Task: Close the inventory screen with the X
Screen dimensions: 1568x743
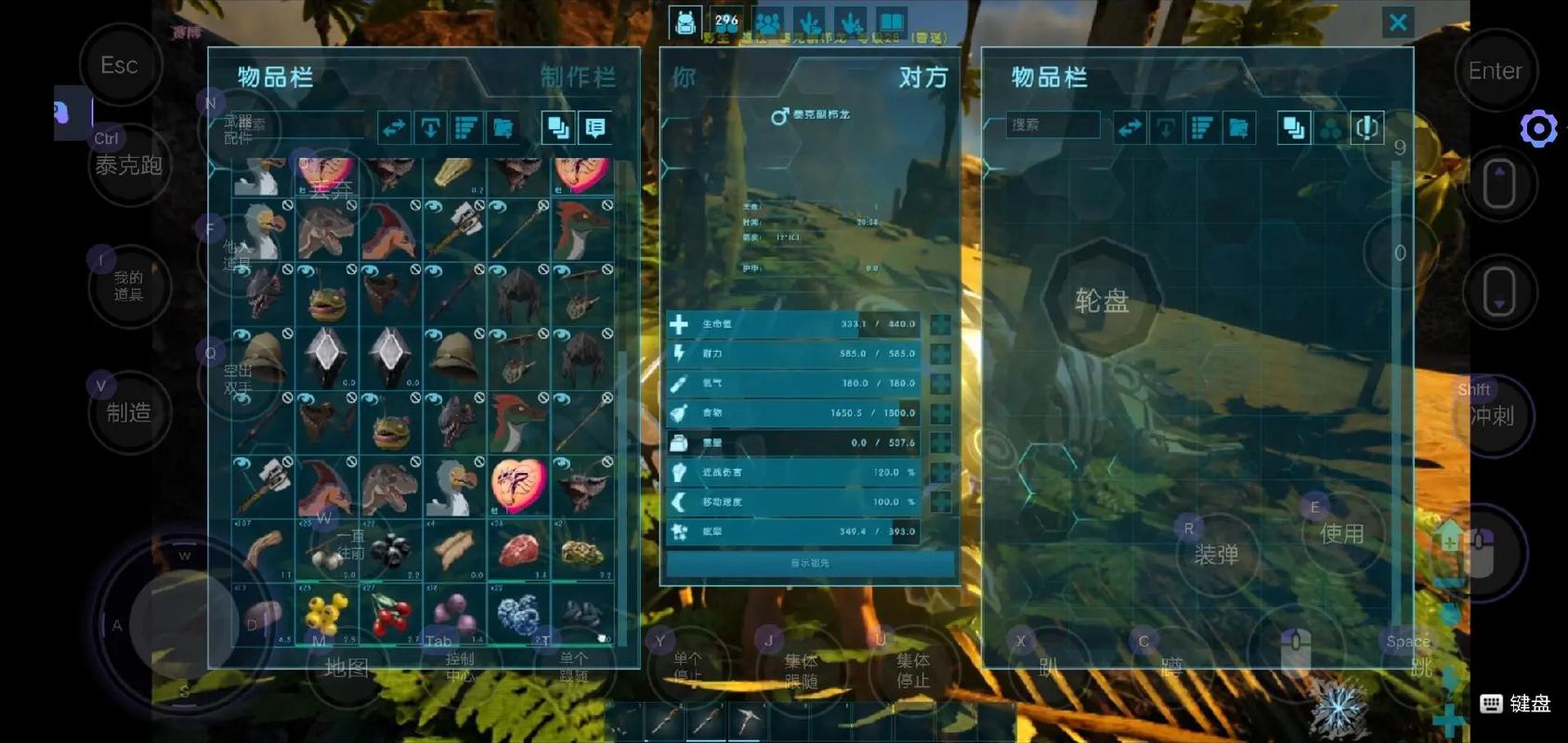Action: [1397, 22]
